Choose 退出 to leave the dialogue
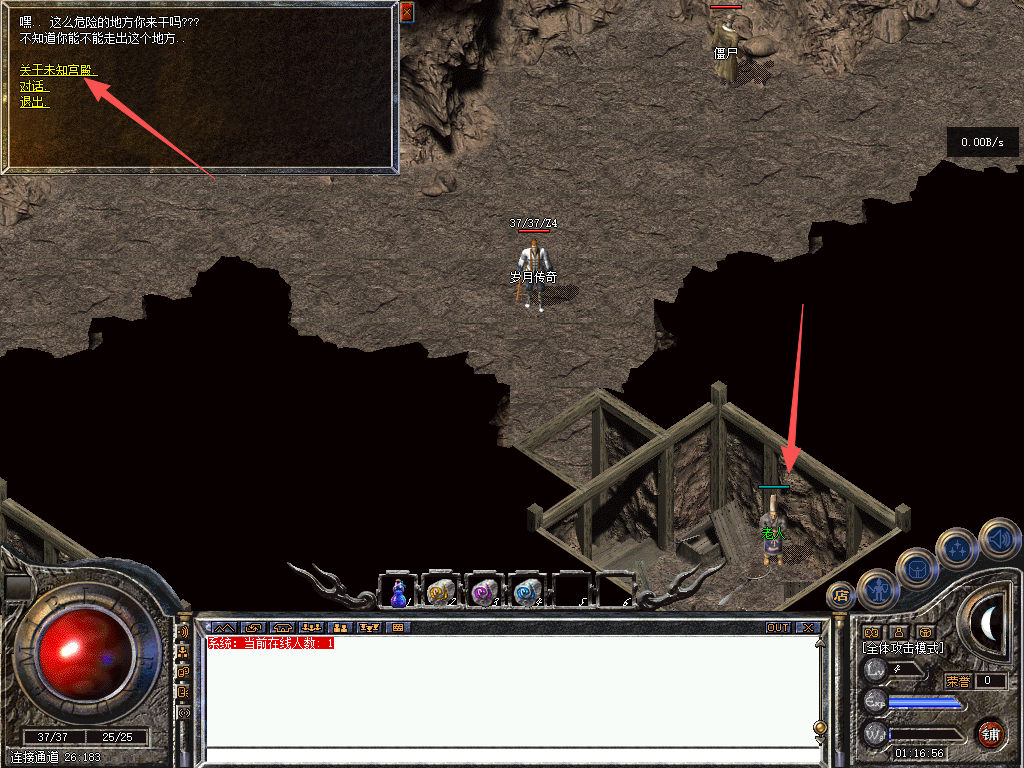This screenshot has height=768, width=1024. pos(34,102)
